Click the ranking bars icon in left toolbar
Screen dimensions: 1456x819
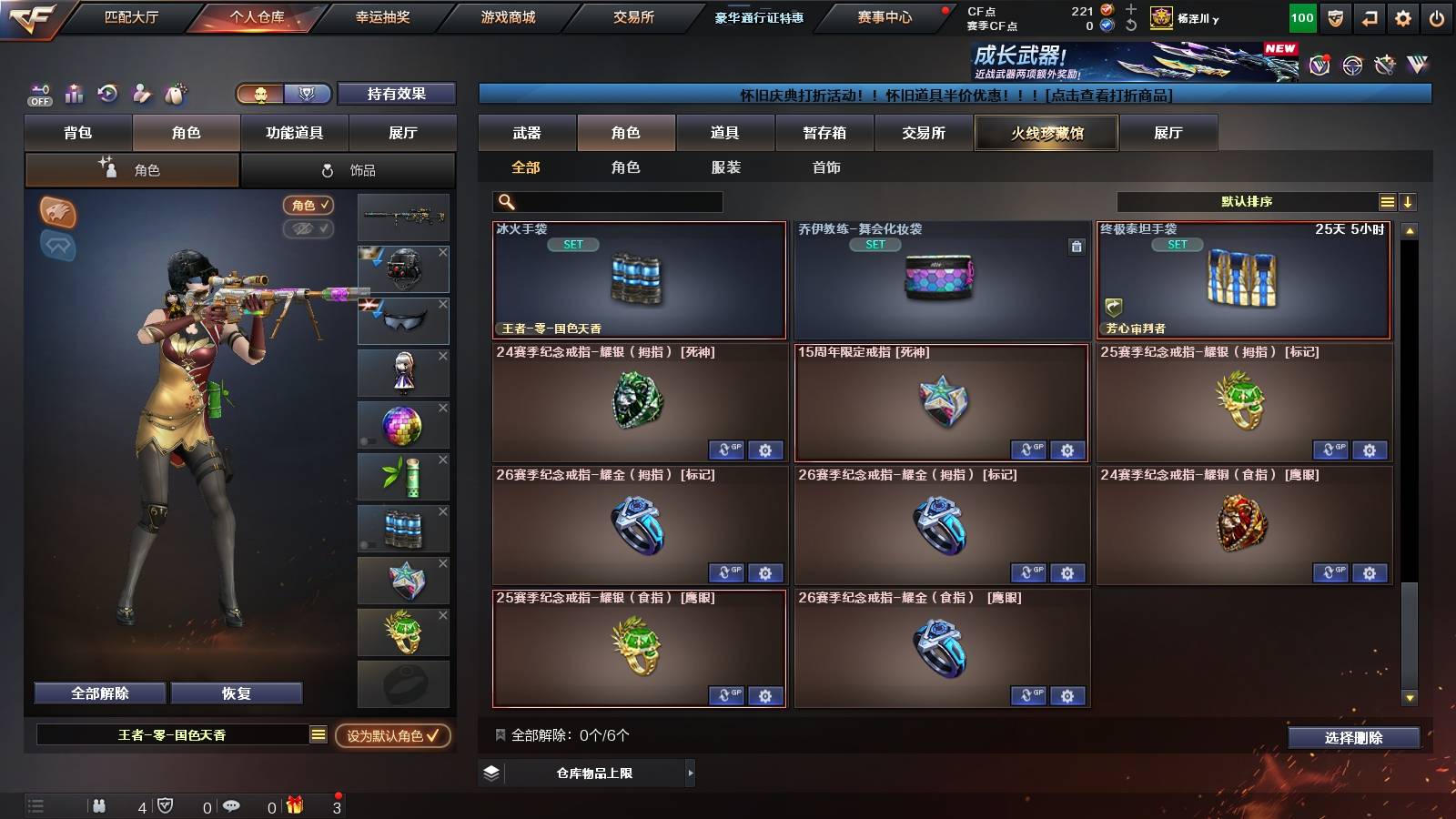tap(74, 94)
